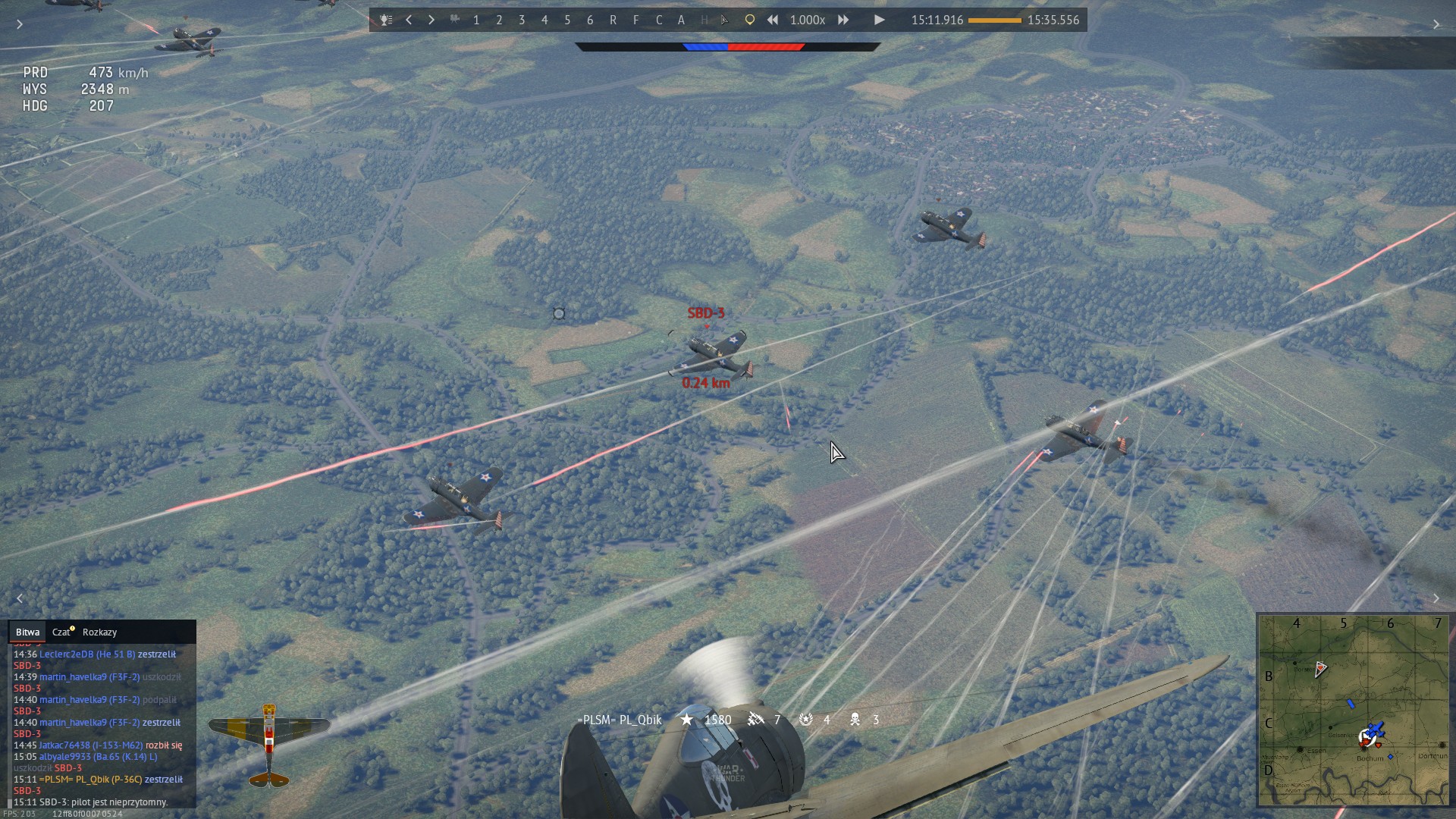Choose the F camera mode
The image size is (1456, 819).
(635, 20)
